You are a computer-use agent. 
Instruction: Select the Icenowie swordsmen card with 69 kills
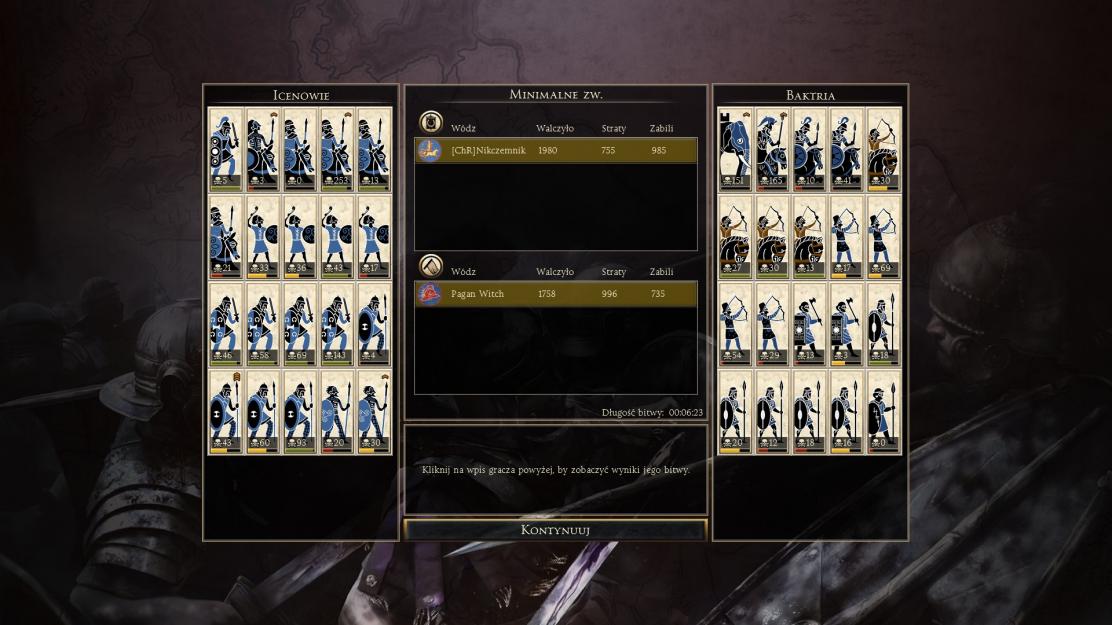[x=300, y=324]
